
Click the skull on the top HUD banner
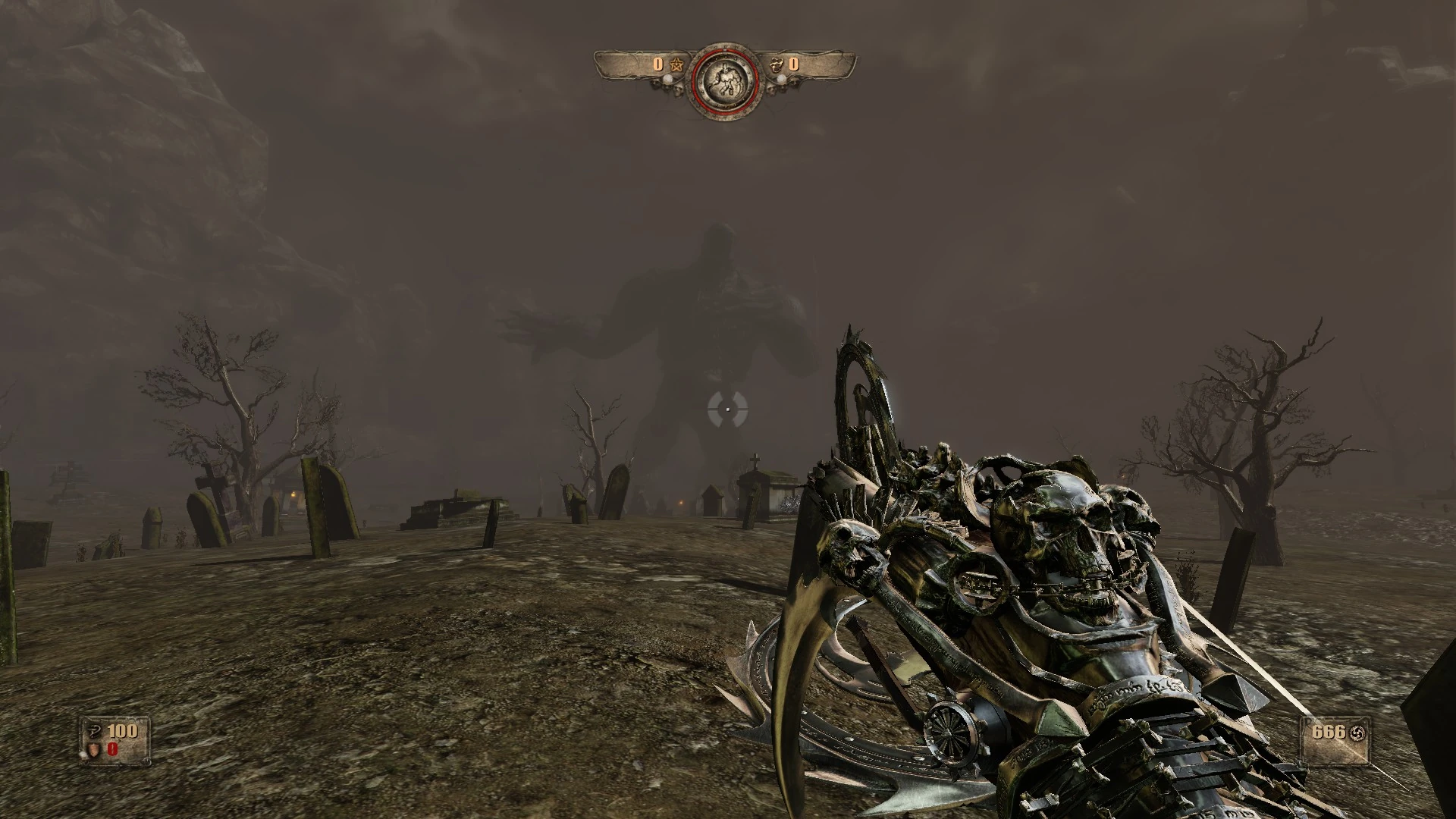[676, 89]
